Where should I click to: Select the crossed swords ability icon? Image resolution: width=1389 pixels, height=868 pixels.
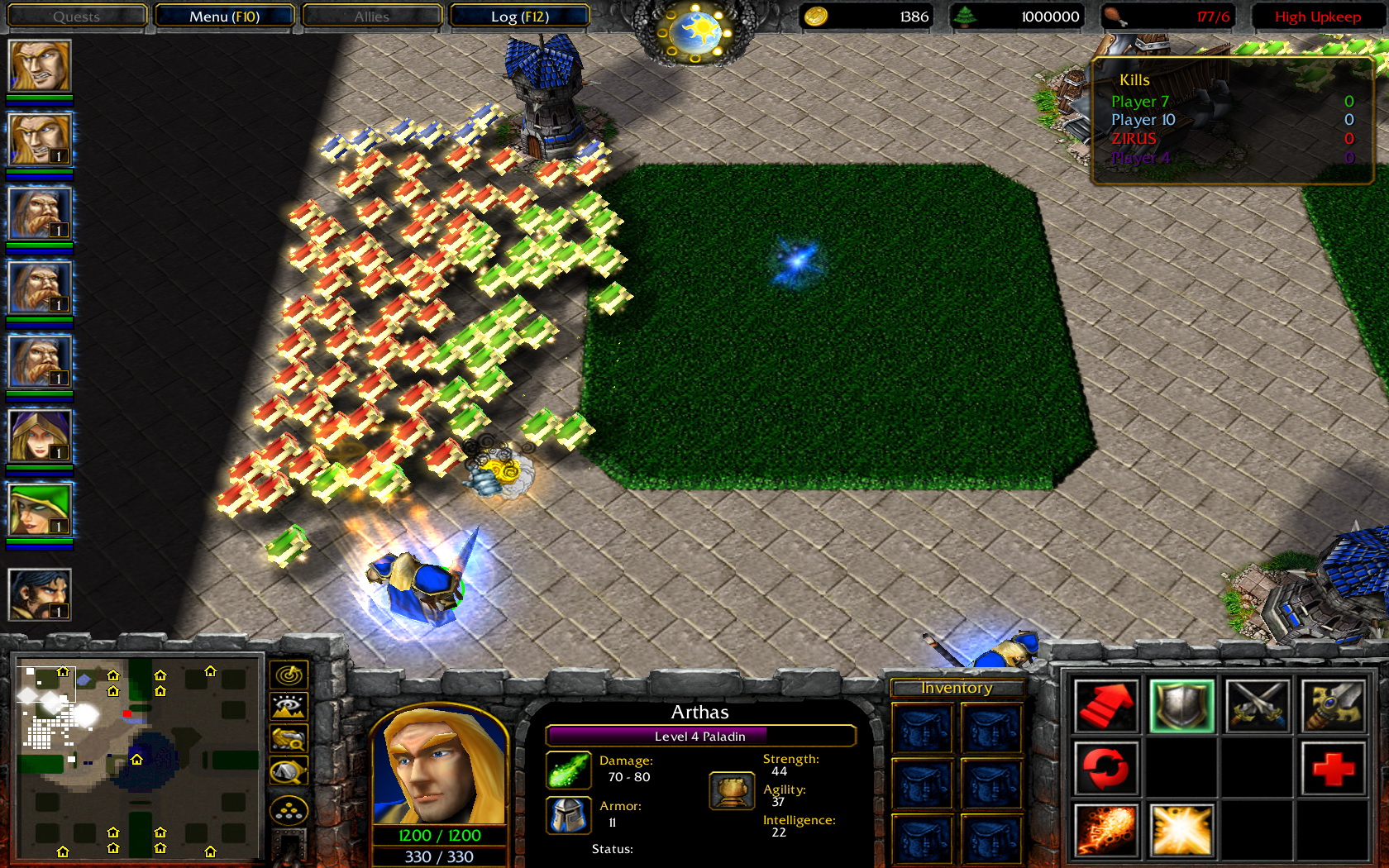click(x=1258, y=707)
